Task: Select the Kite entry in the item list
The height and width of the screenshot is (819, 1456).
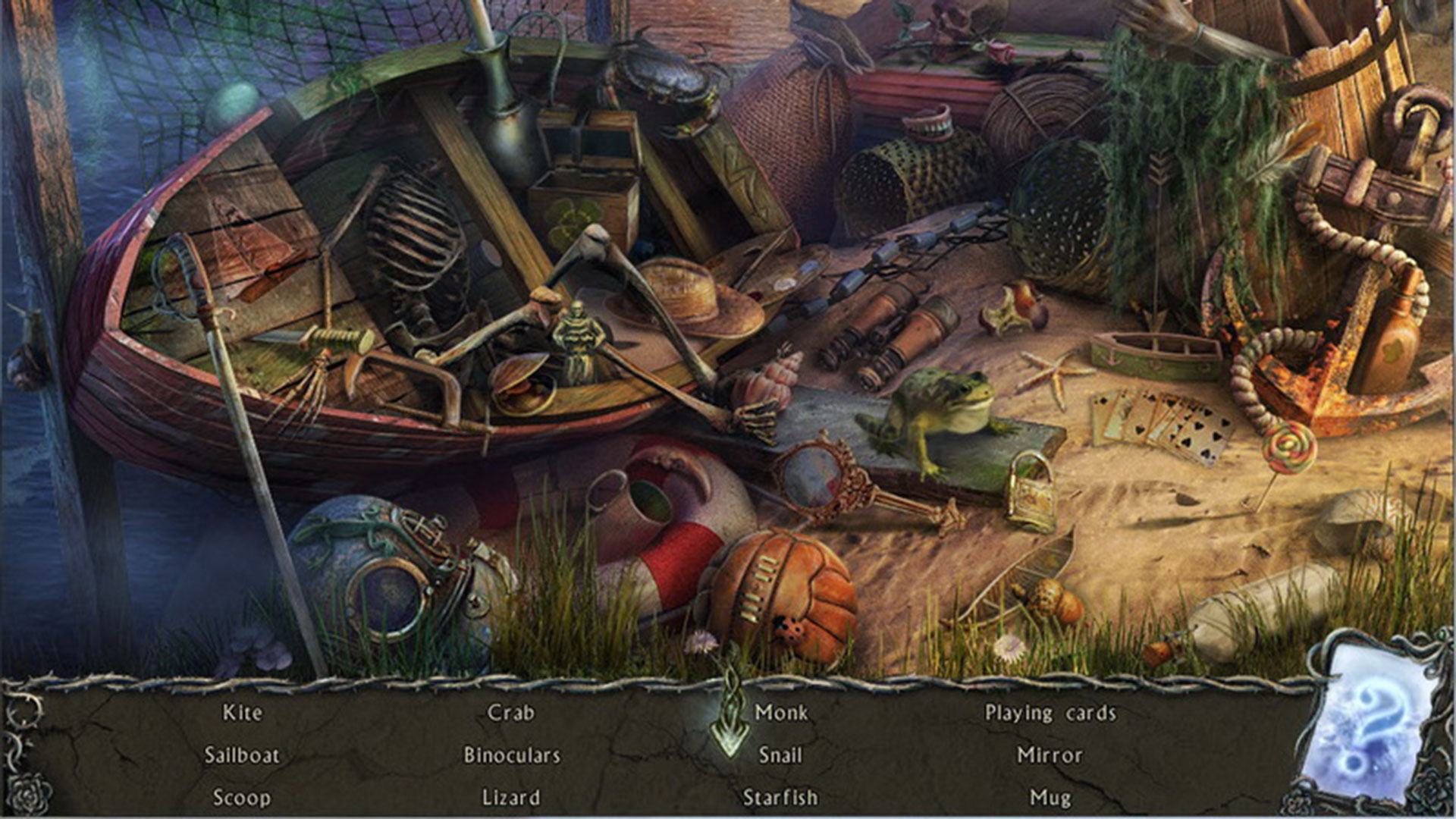Action: click(x=243, y=713)
